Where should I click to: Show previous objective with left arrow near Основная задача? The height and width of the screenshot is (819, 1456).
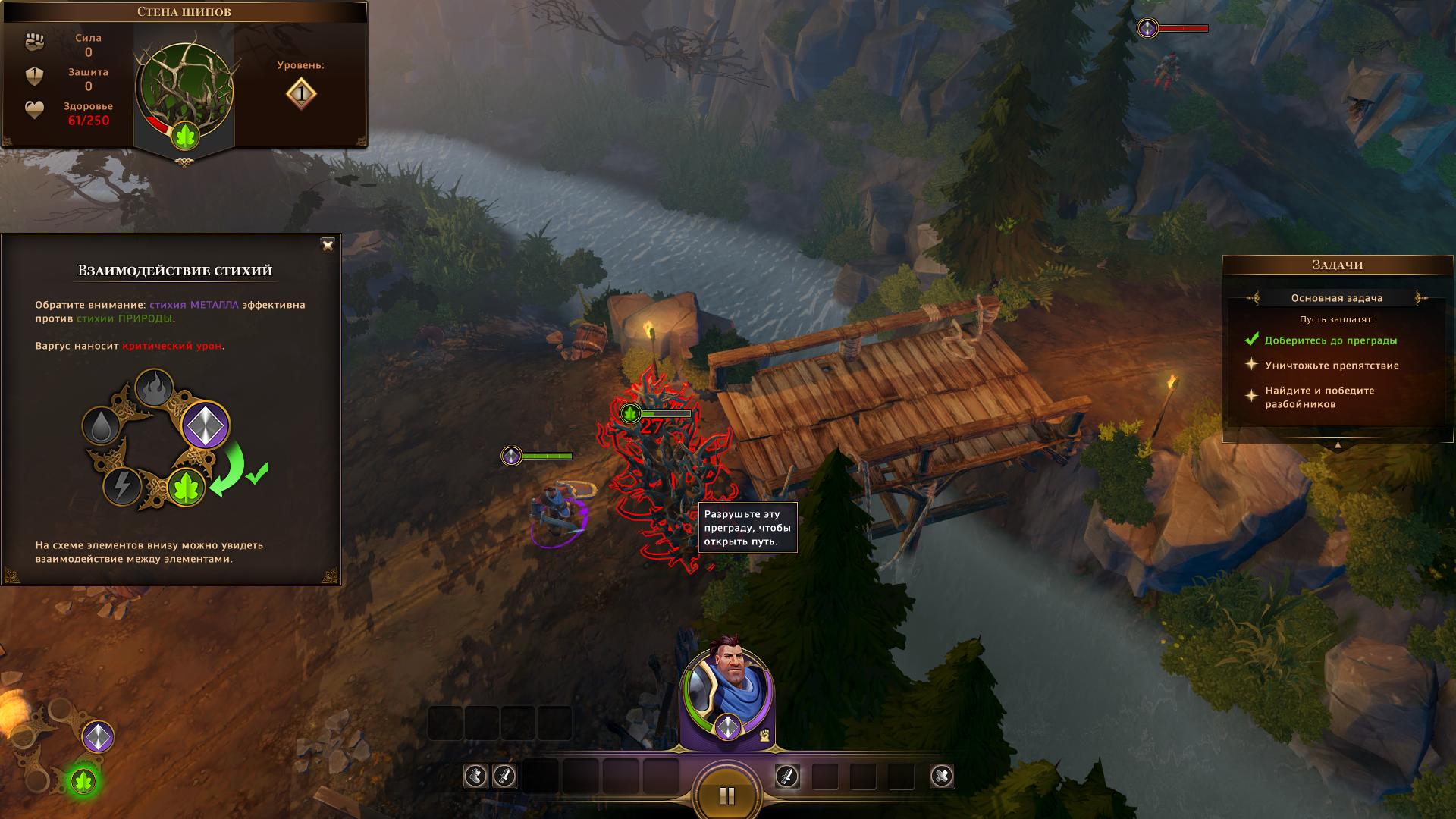coord(1252,298)
